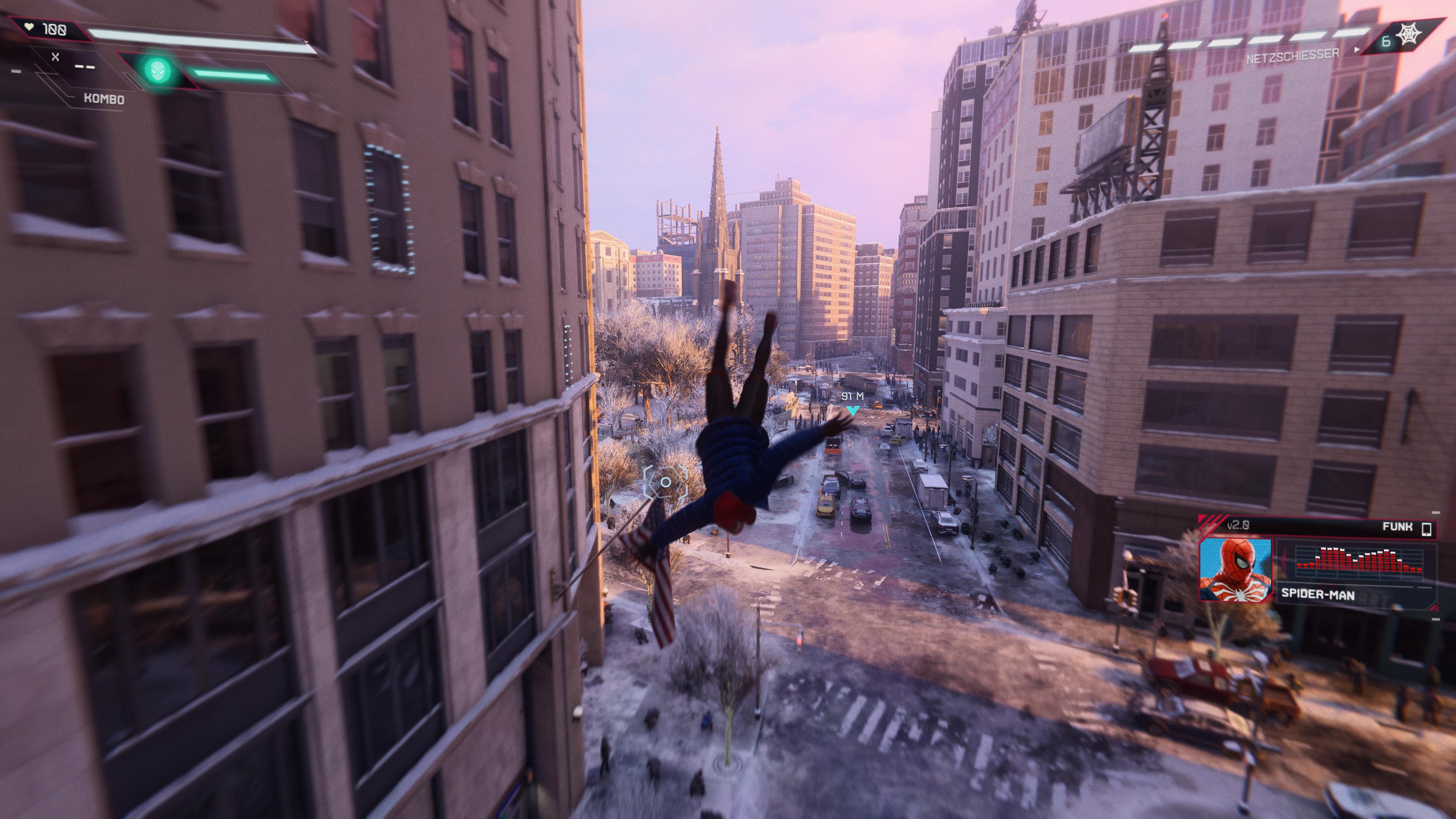Viewport: 1456px width, 819px height.
Task: Open the Spider-Man caller portrait
Action: point(1236,570)
